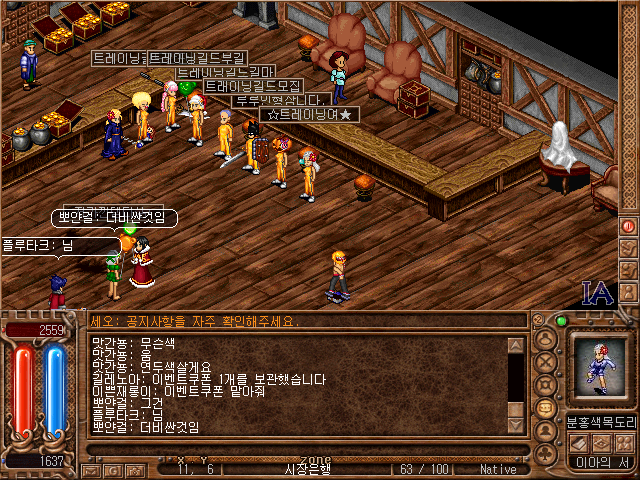Click the small G button
Viewport: 640px width, 480px height.
tap(115, 468)
